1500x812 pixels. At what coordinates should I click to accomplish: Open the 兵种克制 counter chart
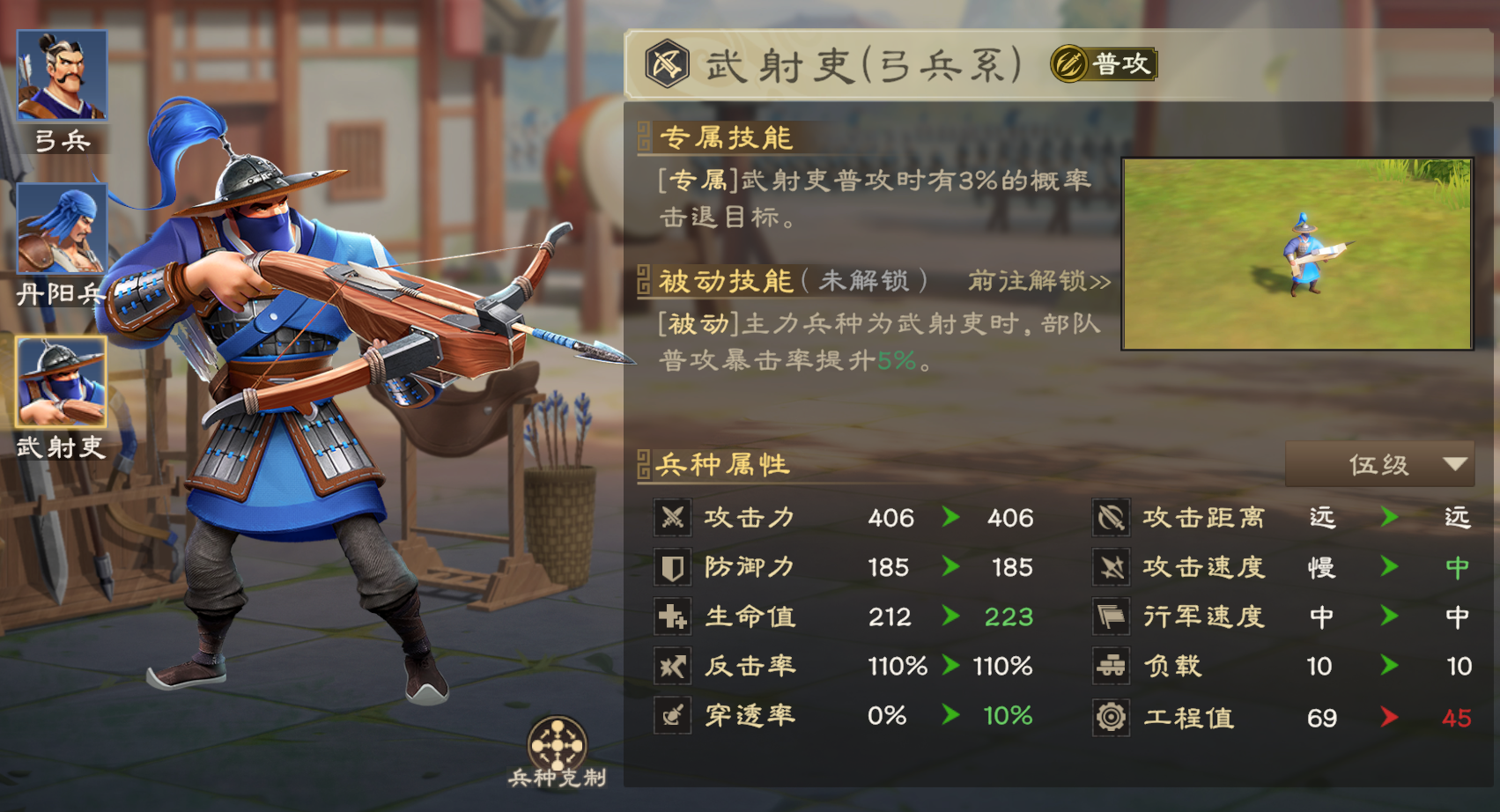coord(557,748)
